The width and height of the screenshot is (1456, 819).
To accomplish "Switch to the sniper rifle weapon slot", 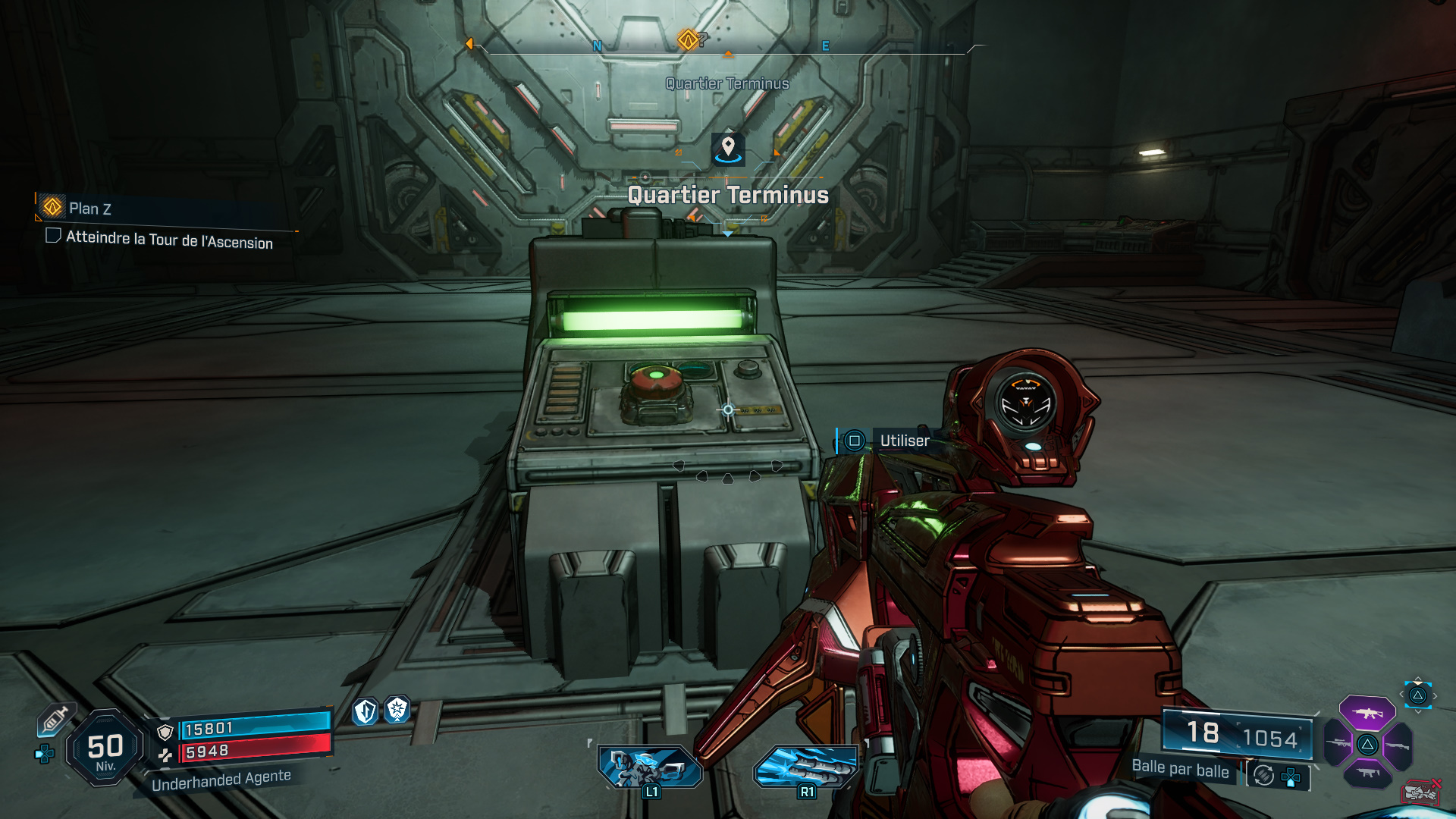I will (x=1338, y=744).
